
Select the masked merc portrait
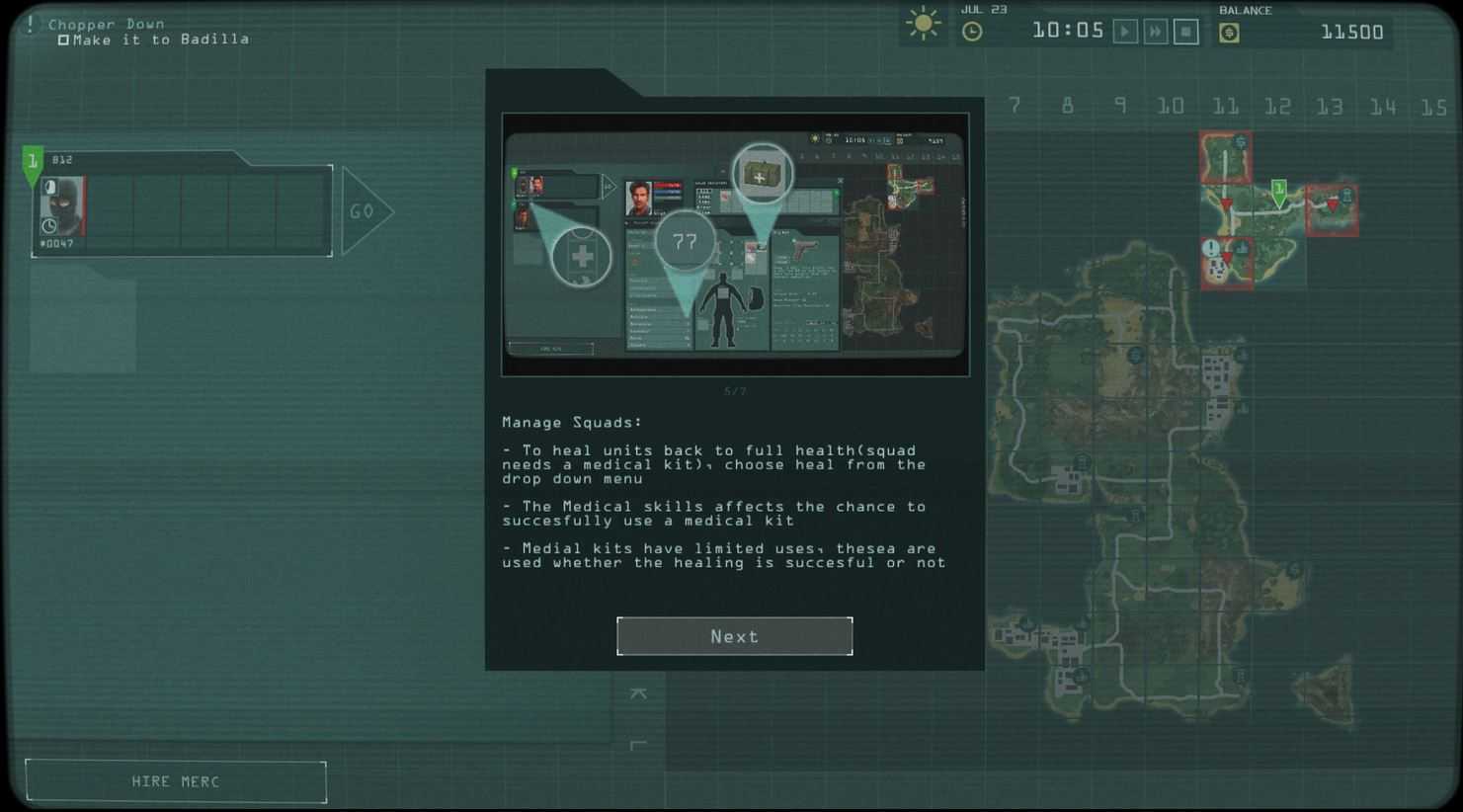62,206
